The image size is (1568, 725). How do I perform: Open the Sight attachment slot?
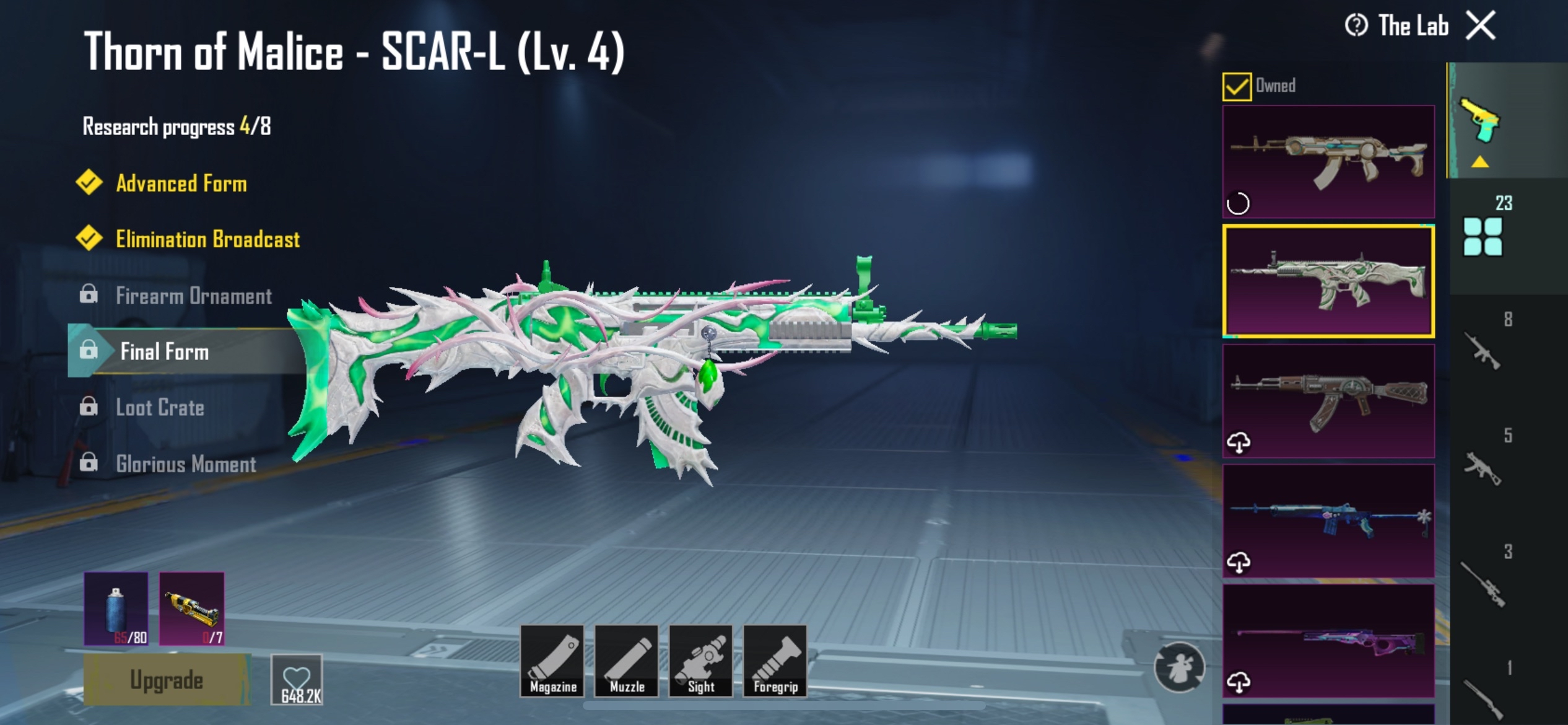click(701, 661)
